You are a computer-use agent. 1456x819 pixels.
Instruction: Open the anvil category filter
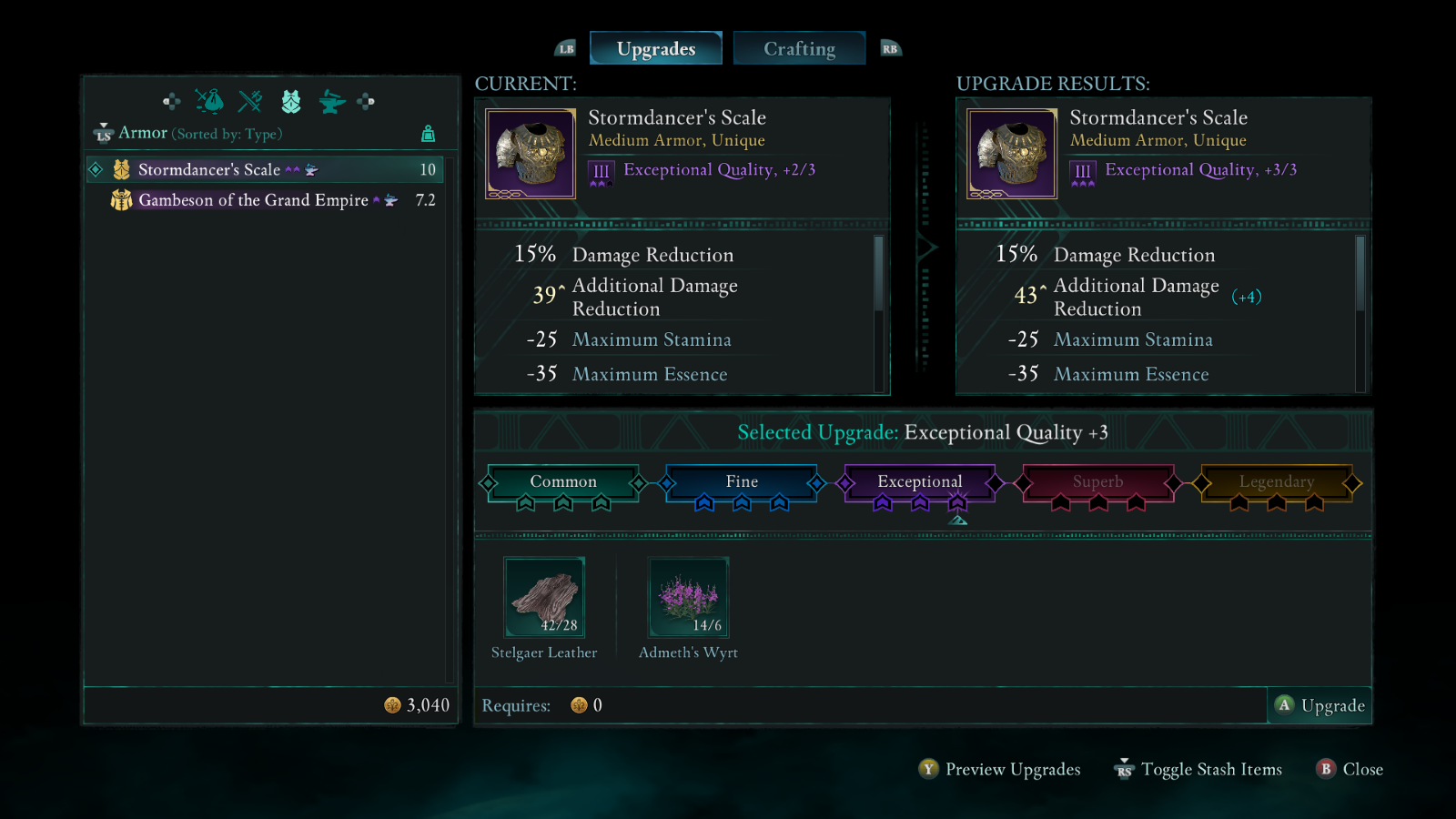[x=332, y=101]
